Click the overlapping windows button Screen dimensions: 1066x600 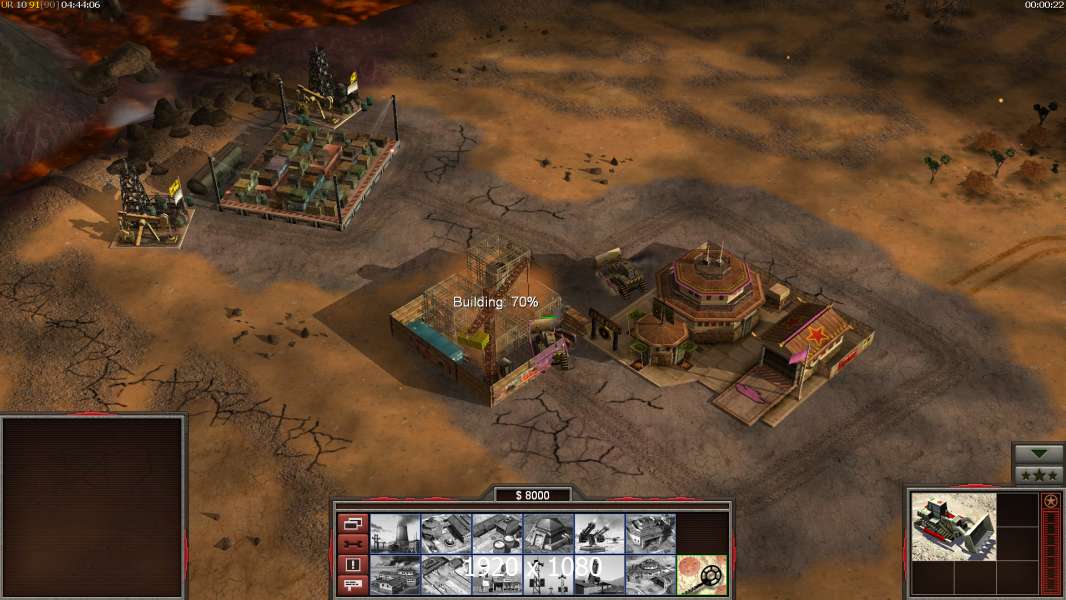coord(353,523)
